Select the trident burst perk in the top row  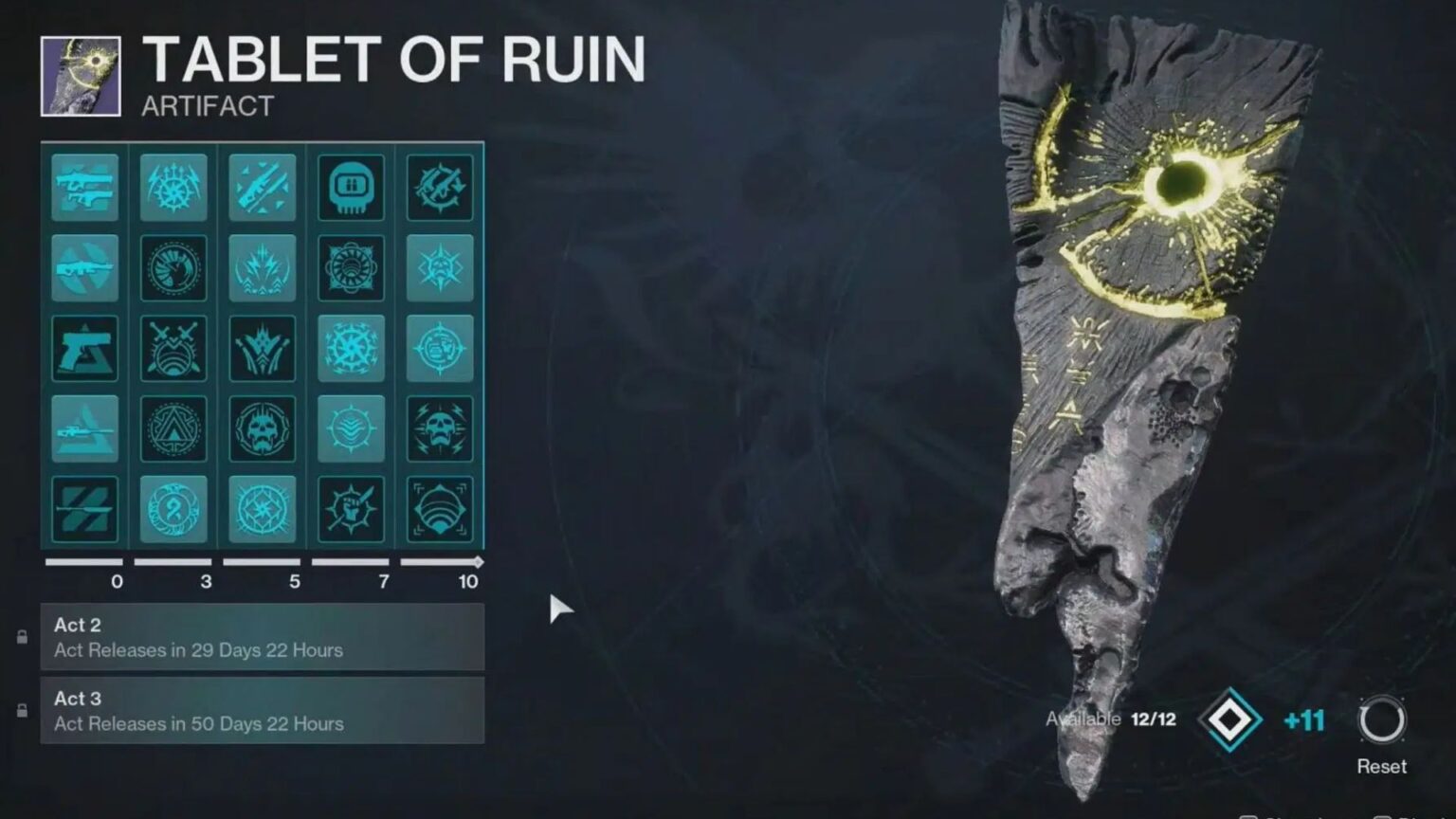[x=173, y=187]
